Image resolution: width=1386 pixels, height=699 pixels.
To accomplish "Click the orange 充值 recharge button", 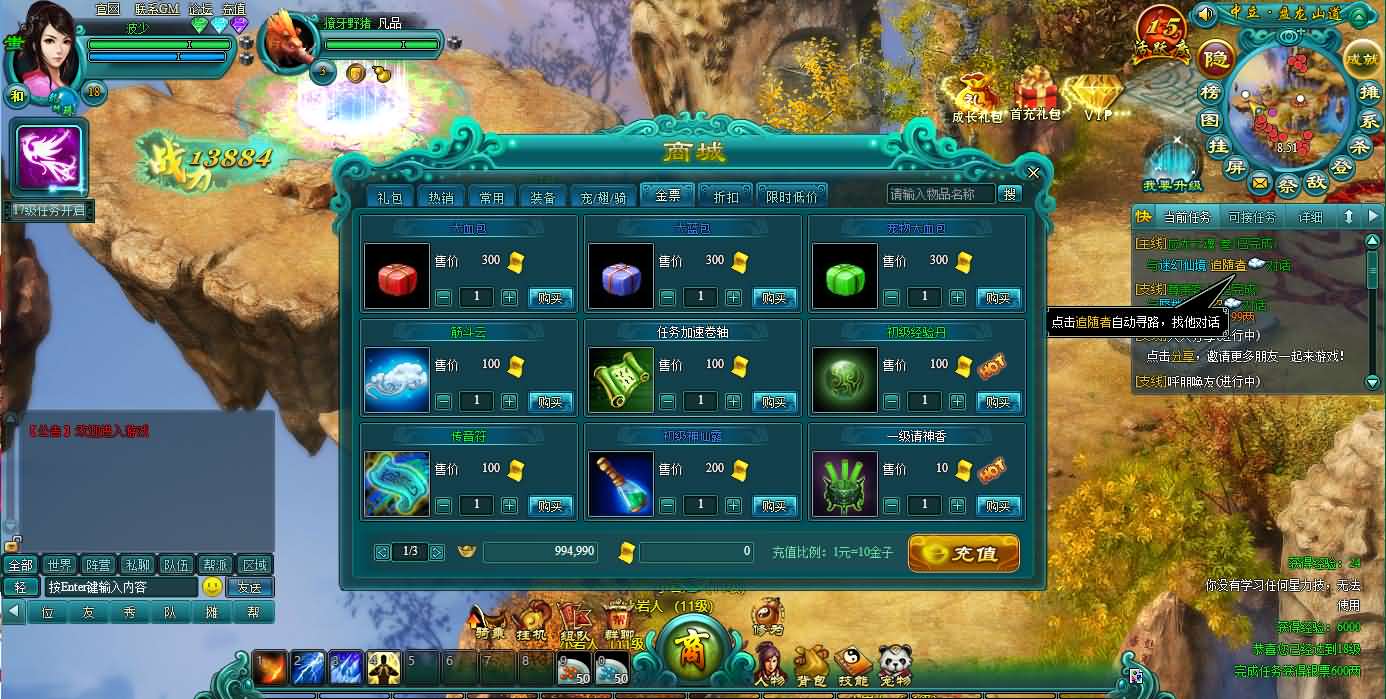I will click(x=963, y=553).
